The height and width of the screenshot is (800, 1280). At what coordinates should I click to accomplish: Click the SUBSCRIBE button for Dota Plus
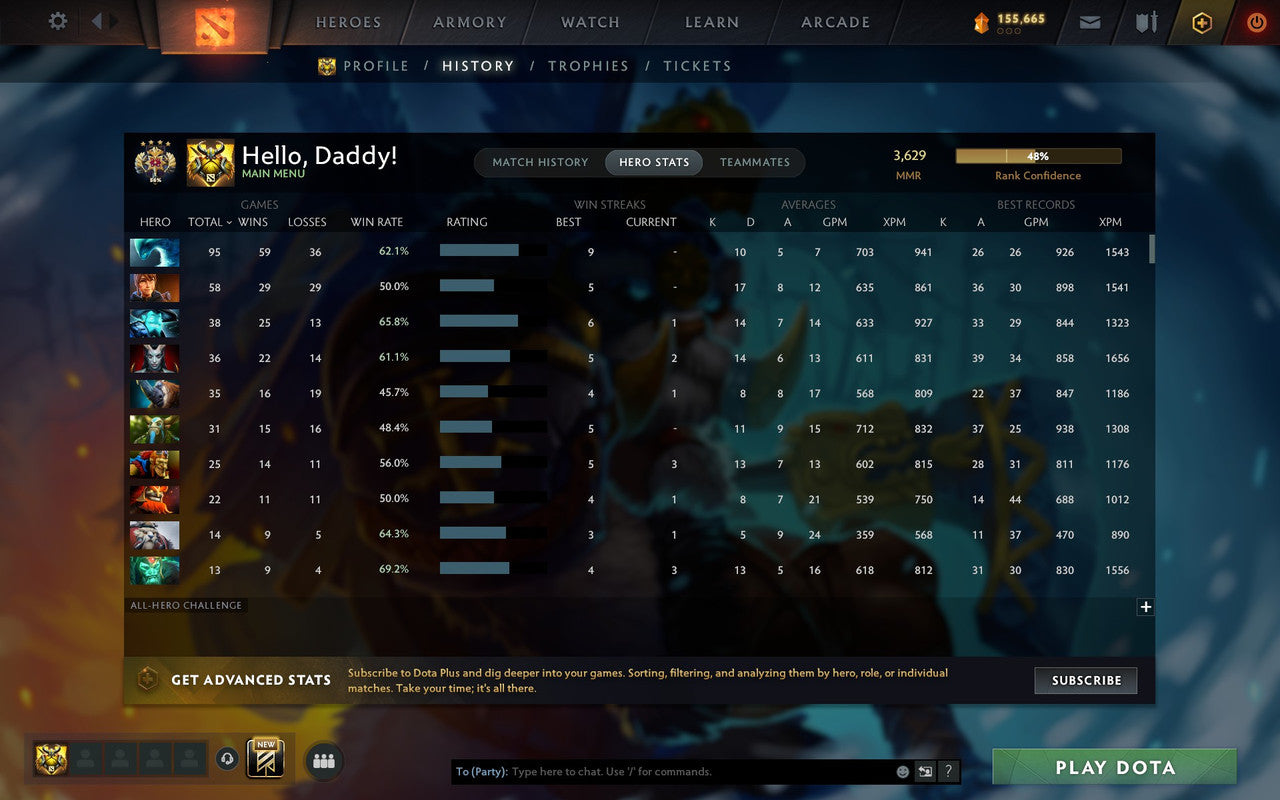(x=1085, y=680)
